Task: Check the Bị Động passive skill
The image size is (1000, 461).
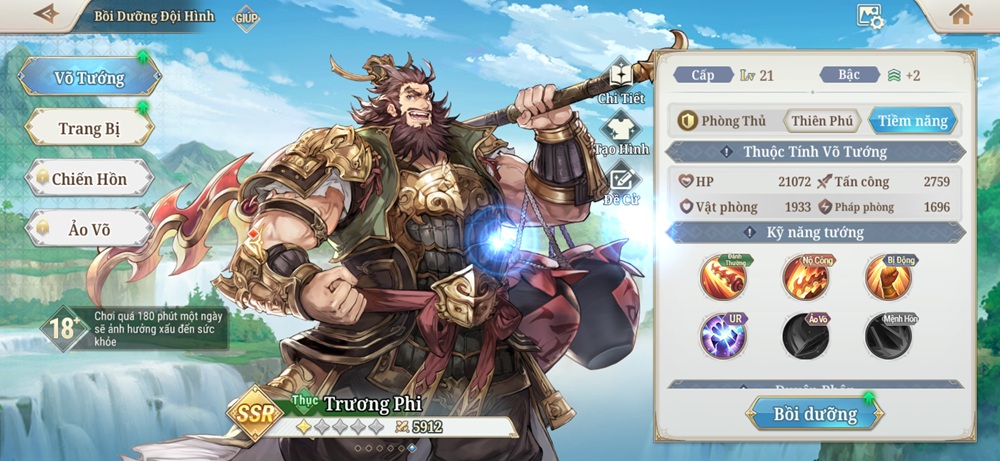Action: point(888,278)
